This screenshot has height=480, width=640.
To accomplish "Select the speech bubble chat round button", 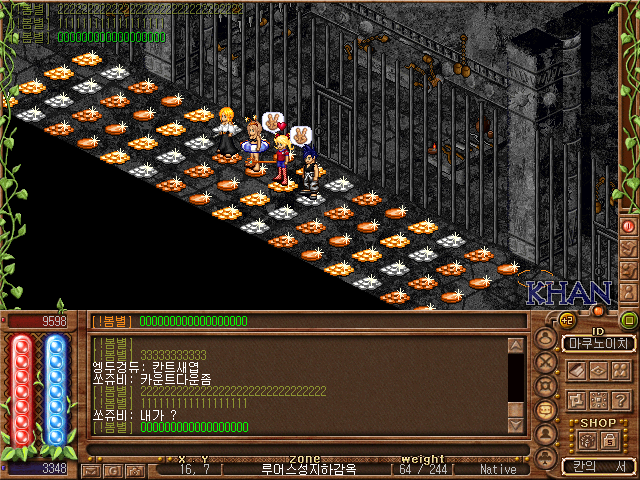I will tap(545, 411).
